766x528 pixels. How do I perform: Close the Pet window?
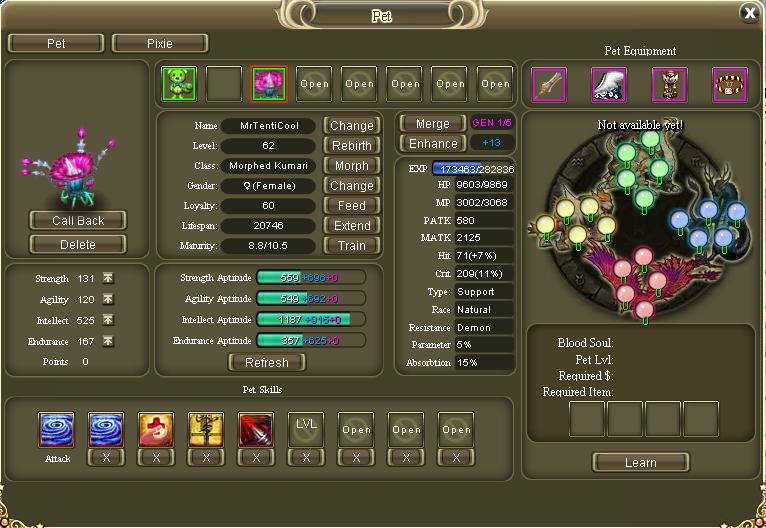[749, 12]
